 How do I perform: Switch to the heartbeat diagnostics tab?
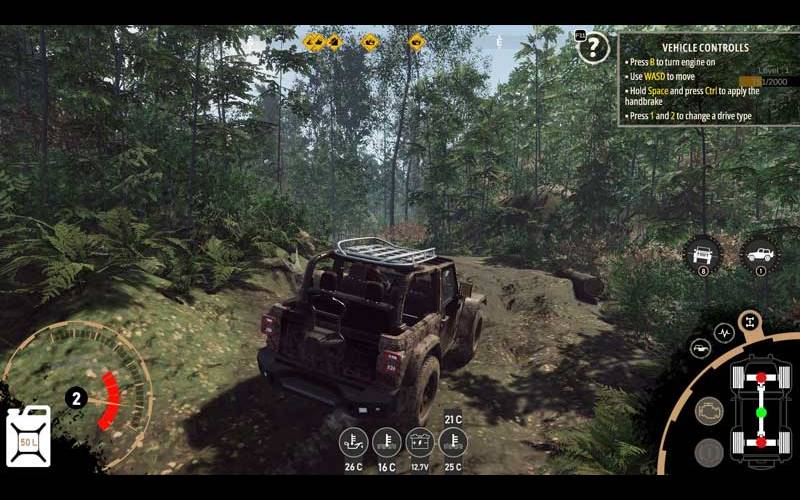[724, 332]
